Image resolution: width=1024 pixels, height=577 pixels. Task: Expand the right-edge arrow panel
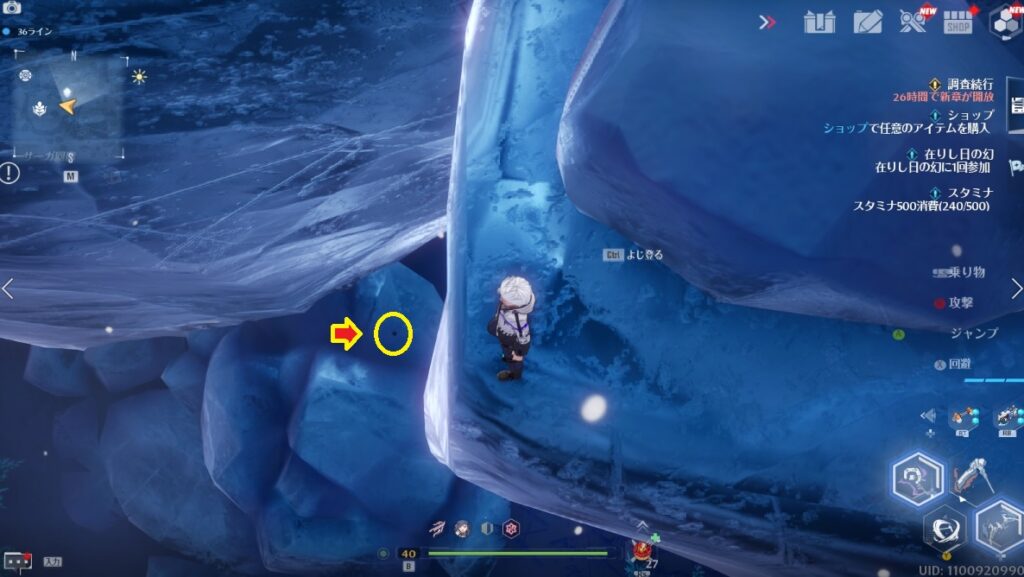coord(1017,289)
